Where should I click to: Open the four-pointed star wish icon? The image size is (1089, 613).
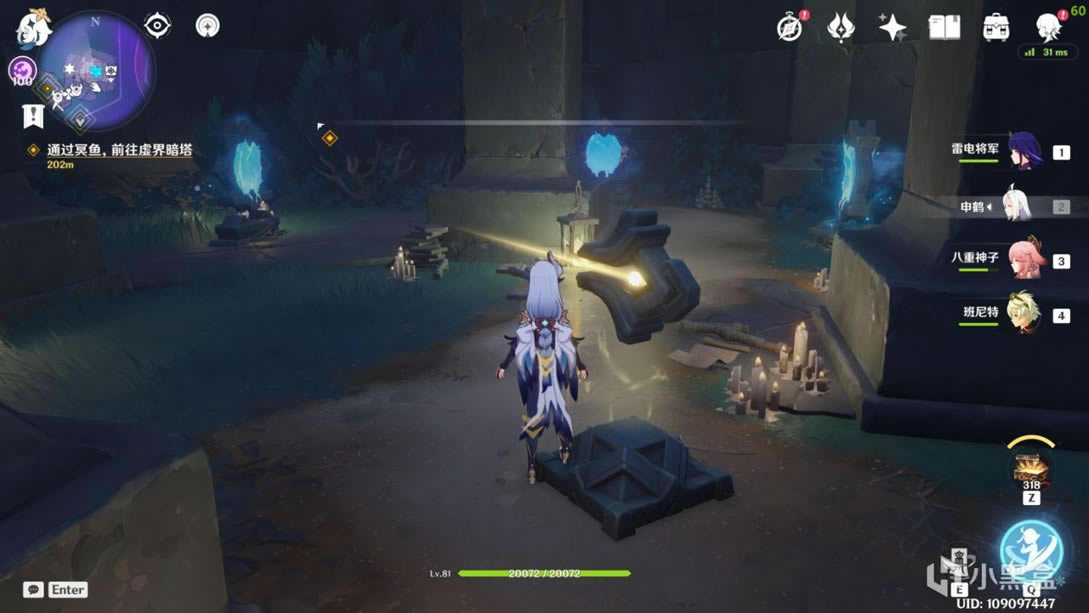point(892,27)
